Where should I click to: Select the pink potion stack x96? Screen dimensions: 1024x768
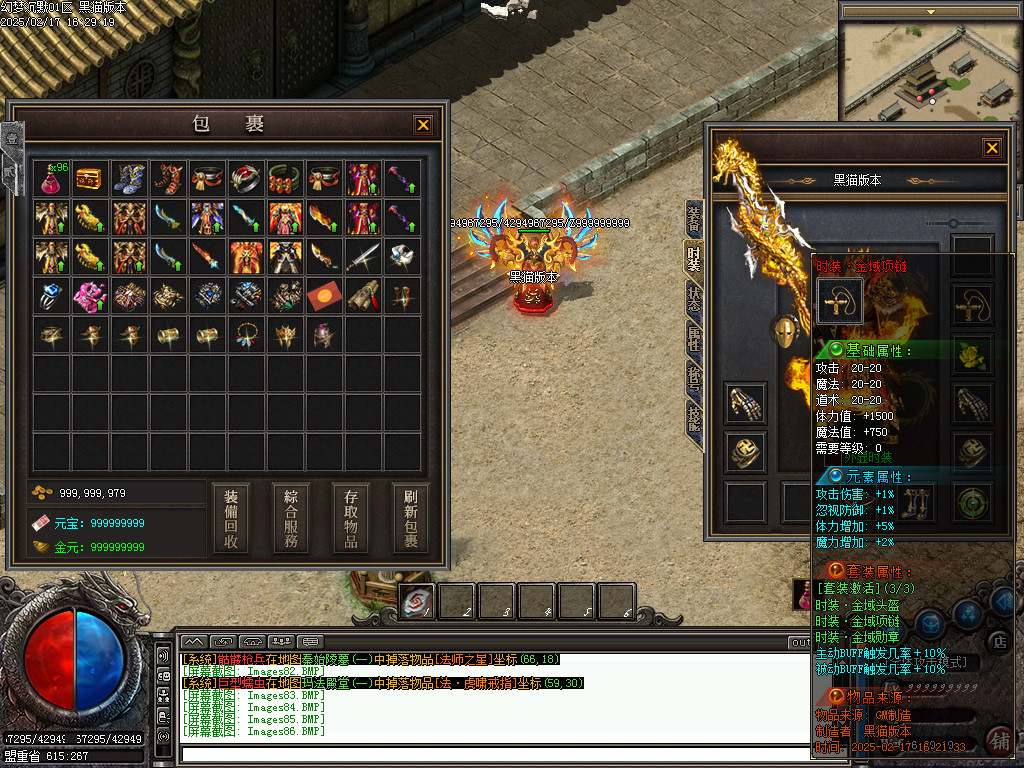coord(51,179)
